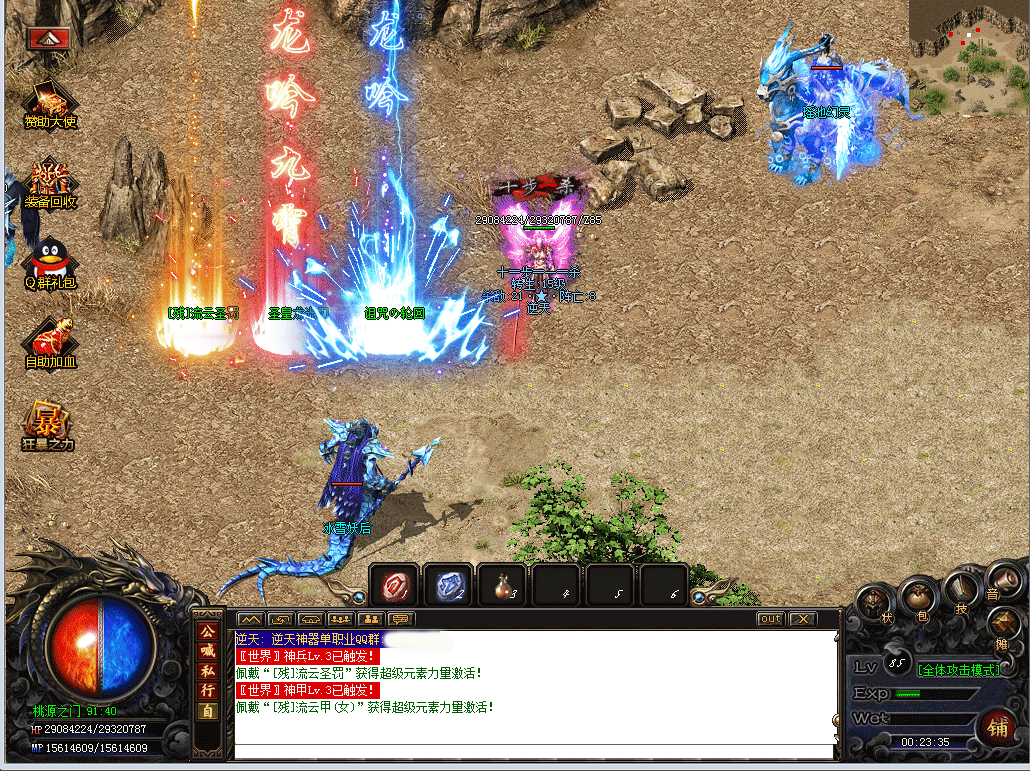Close the chat panel with the X button

pos(802,619)
